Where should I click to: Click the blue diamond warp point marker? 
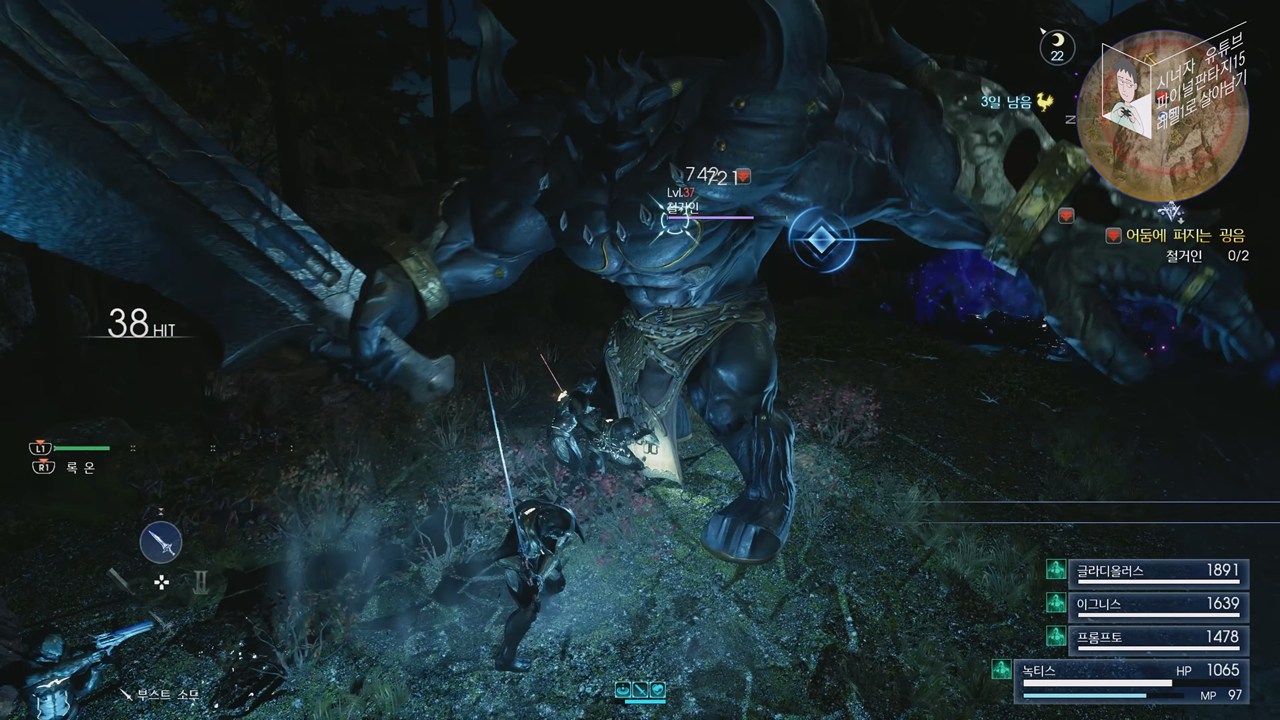(x=821, y=240)
